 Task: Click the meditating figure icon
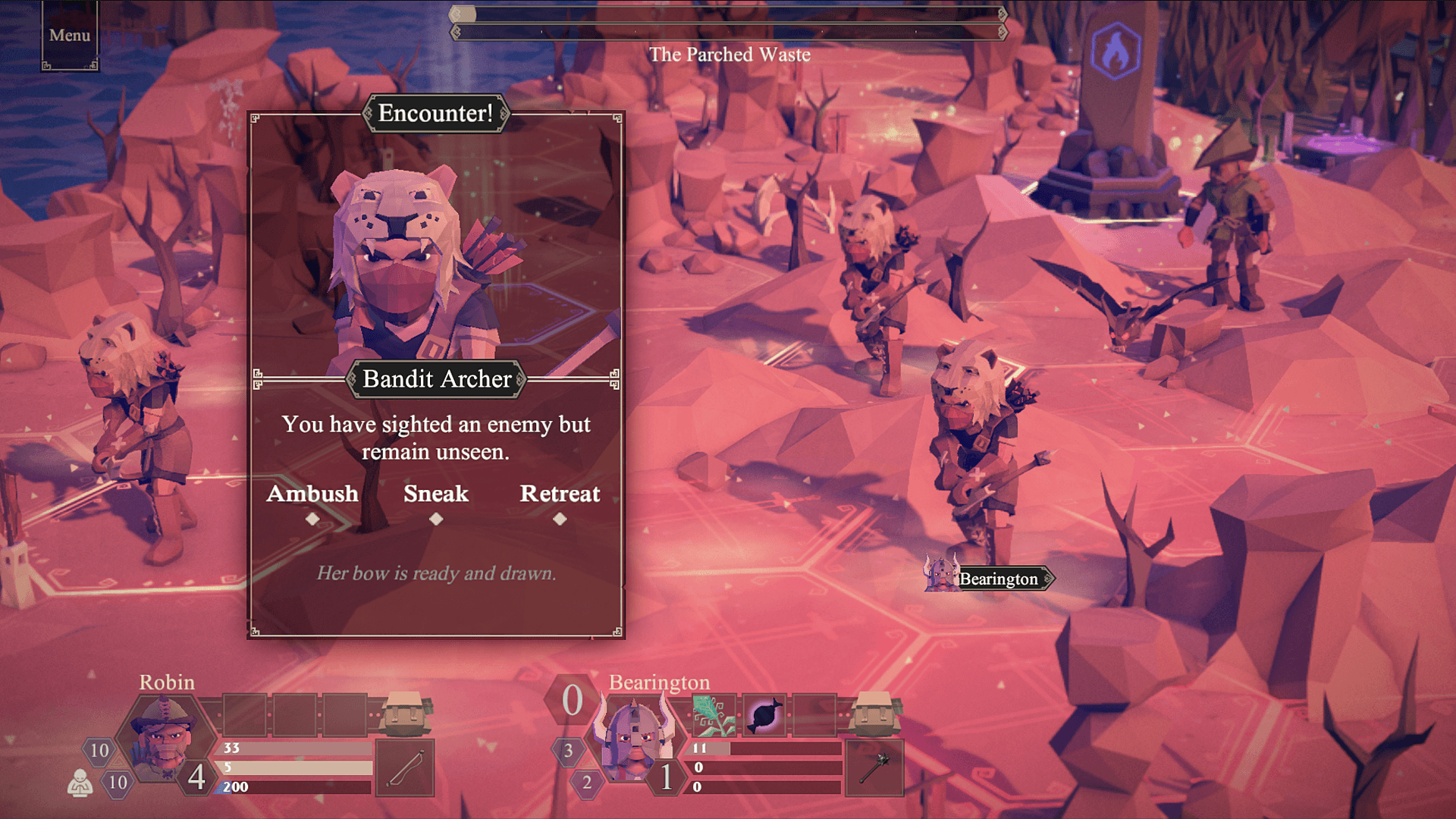pyautogui.click(x=80, y=783)
